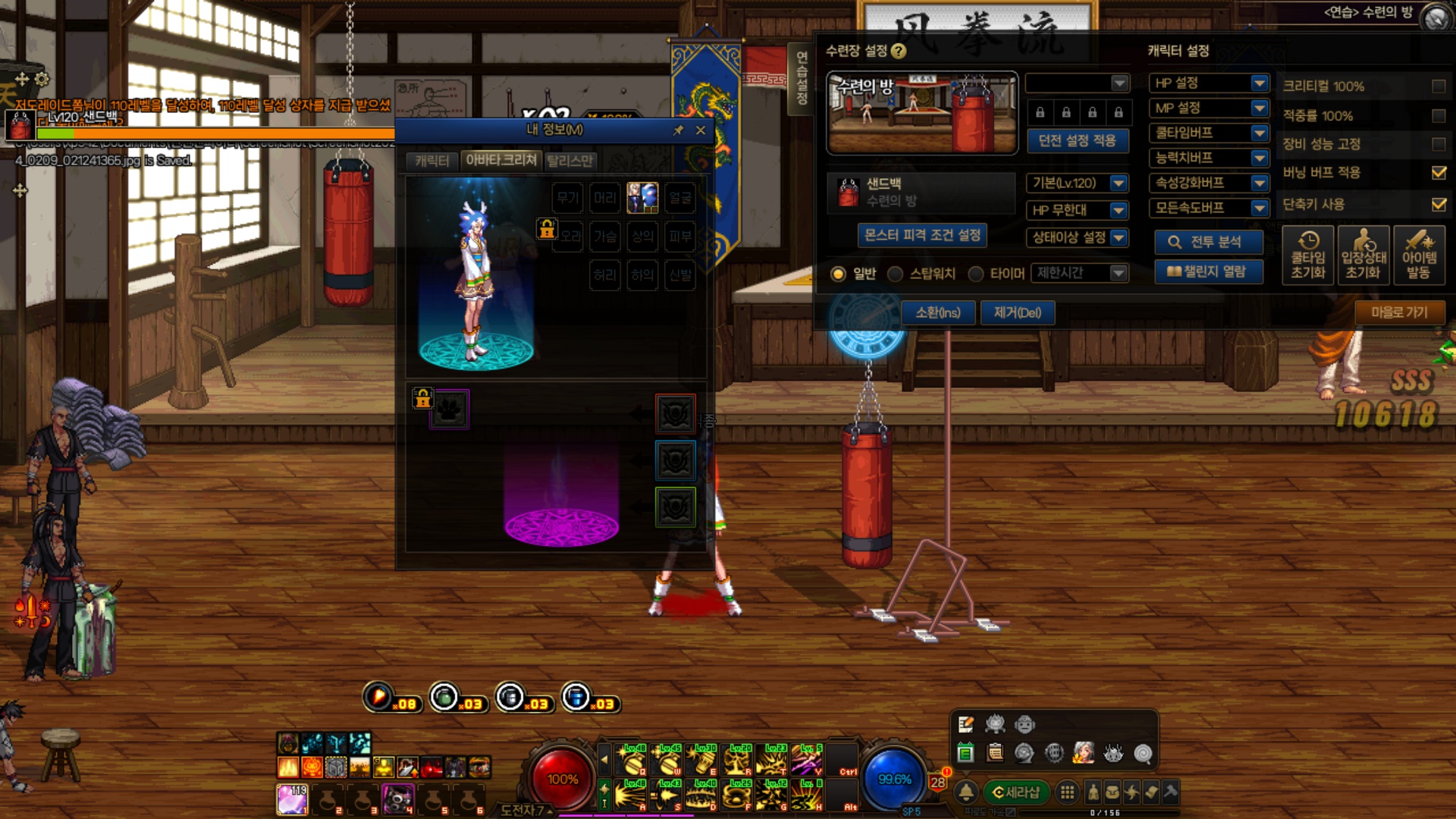Choose the 타이머 radio option

tap(976, 274)
